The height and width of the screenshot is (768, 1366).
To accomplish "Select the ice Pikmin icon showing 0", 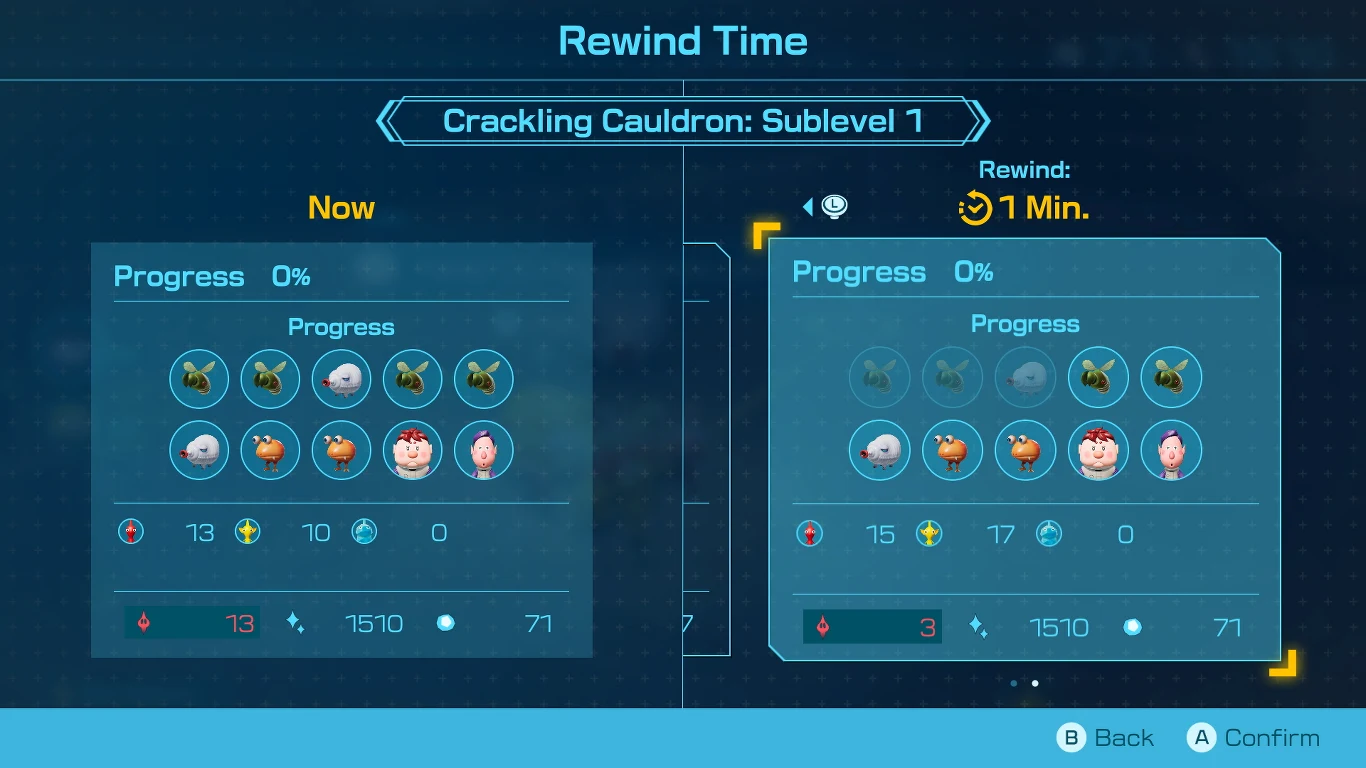I will (366, 533).
